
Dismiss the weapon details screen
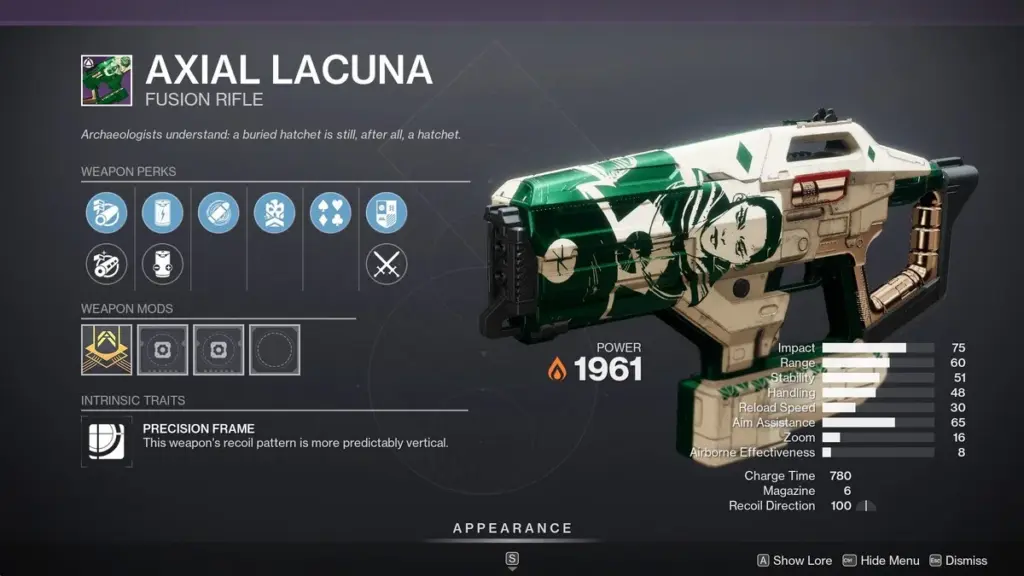[x=958, y=561]
